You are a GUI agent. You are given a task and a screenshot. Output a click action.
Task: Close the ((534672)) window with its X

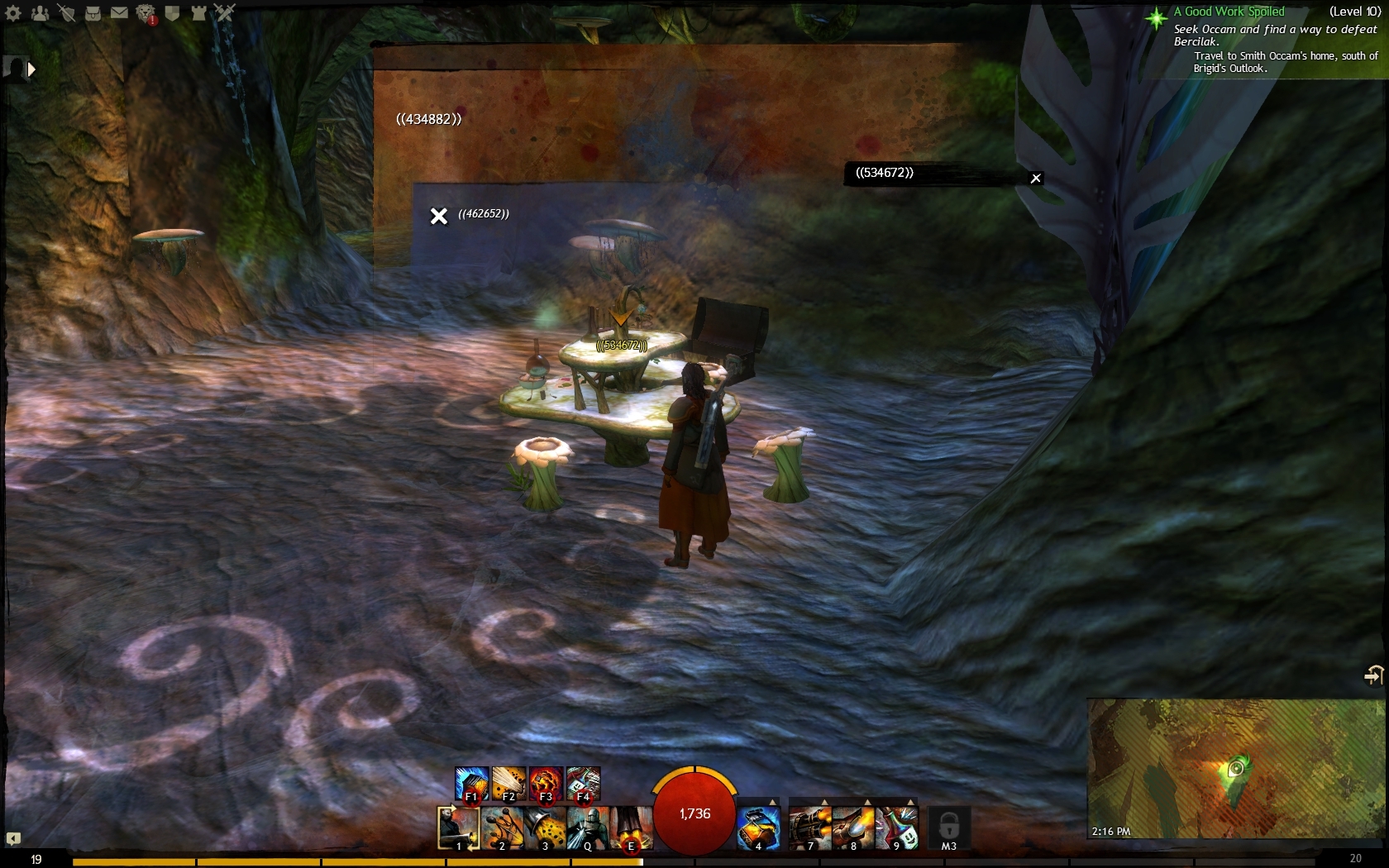[1035, 179]
